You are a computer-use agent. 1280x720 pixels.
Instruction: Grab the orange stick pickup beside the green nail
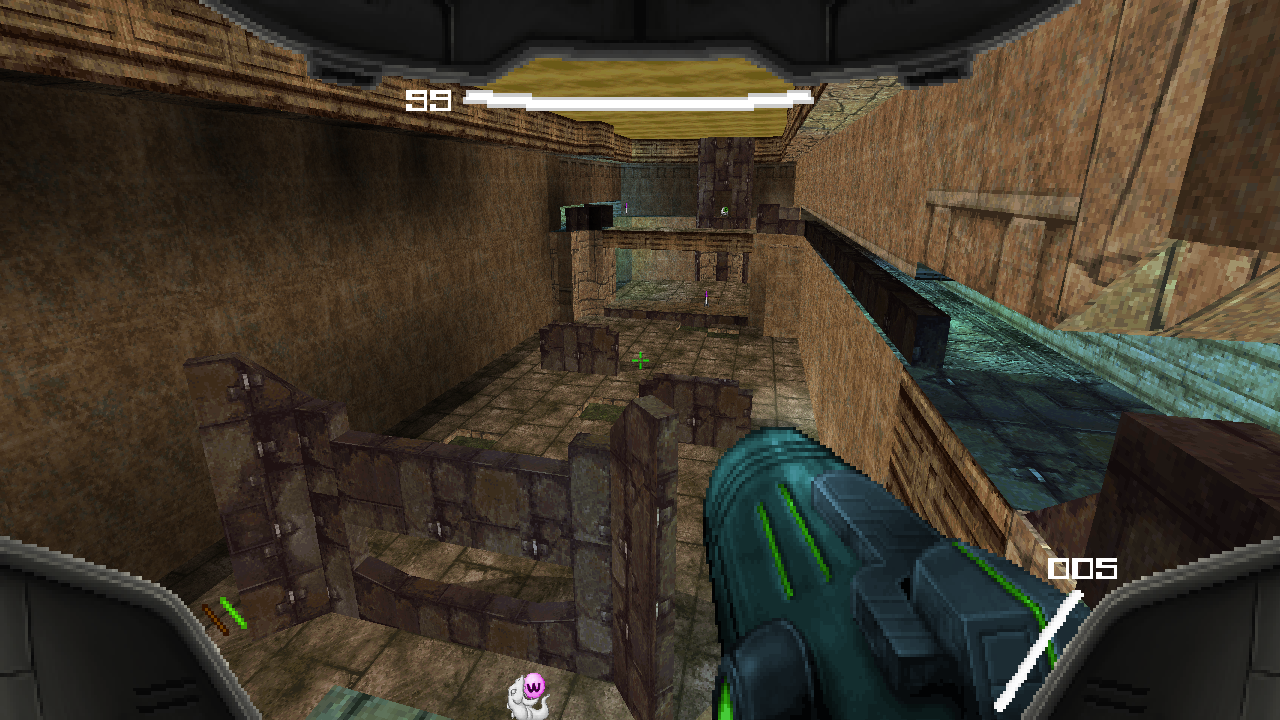tap(215, 617)
